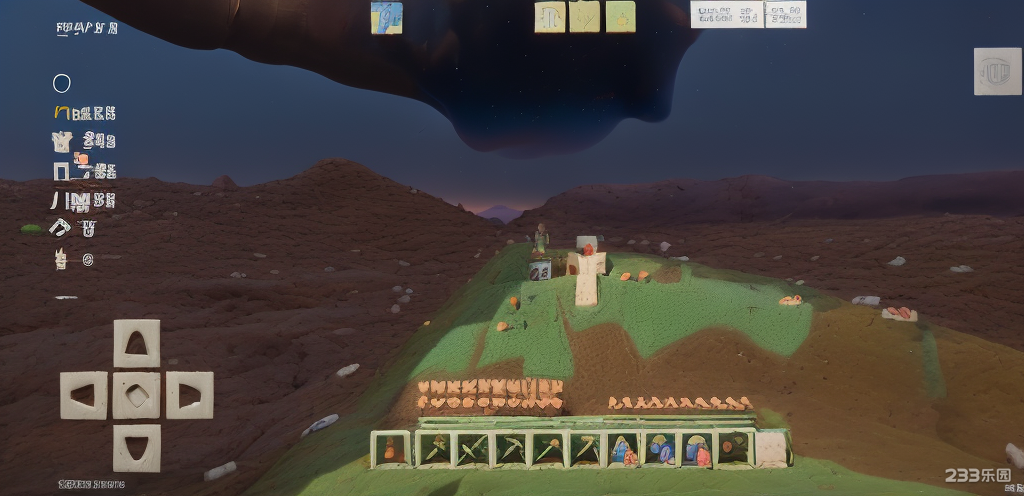The image size is (1024, 496).
Task: Tap the up arrow on the movement pad
Action: (136, 343)
